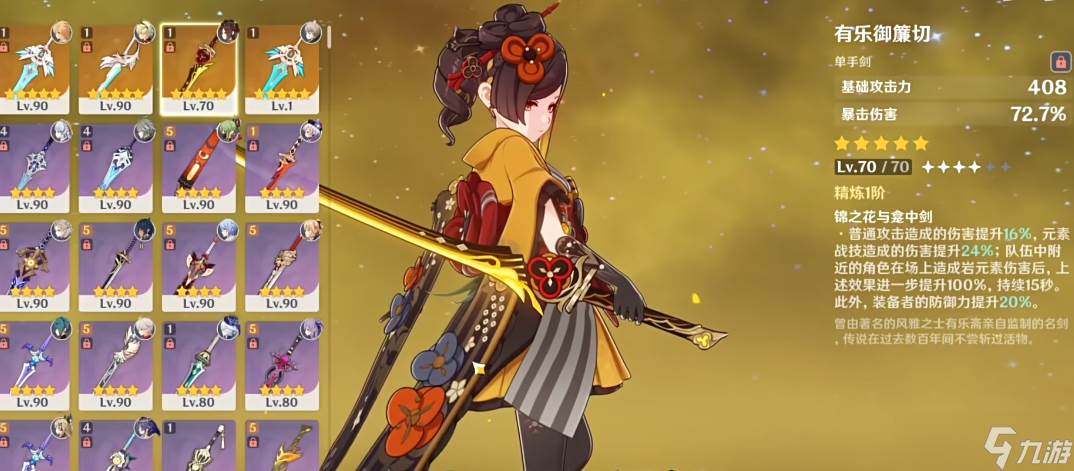Select the teal-bladed Lv.80 sword
The width and height of the screenshot is (1074, 471).
point(198,362)
